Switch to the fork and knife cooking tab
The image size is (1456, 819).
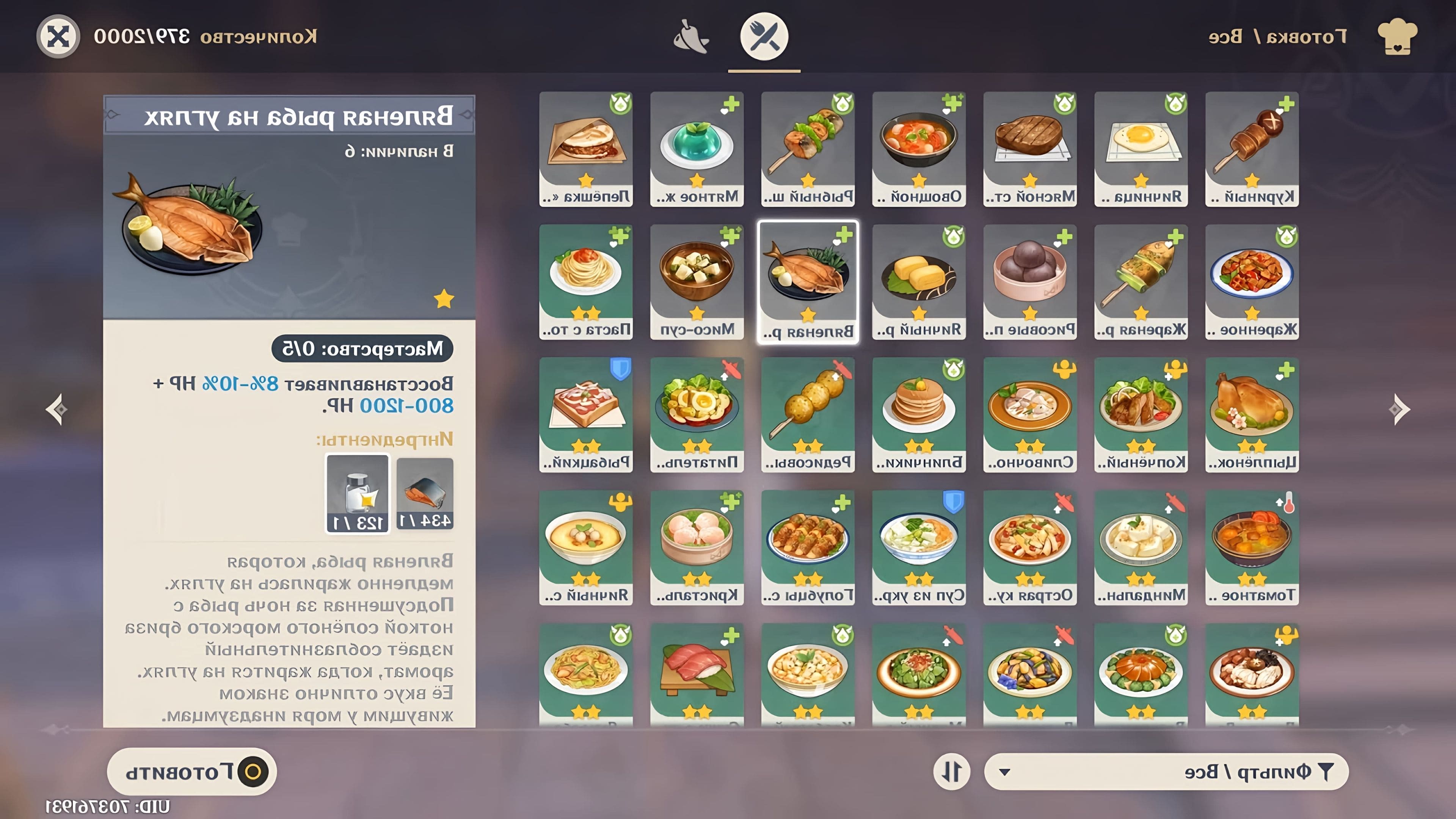click(764, 37)
